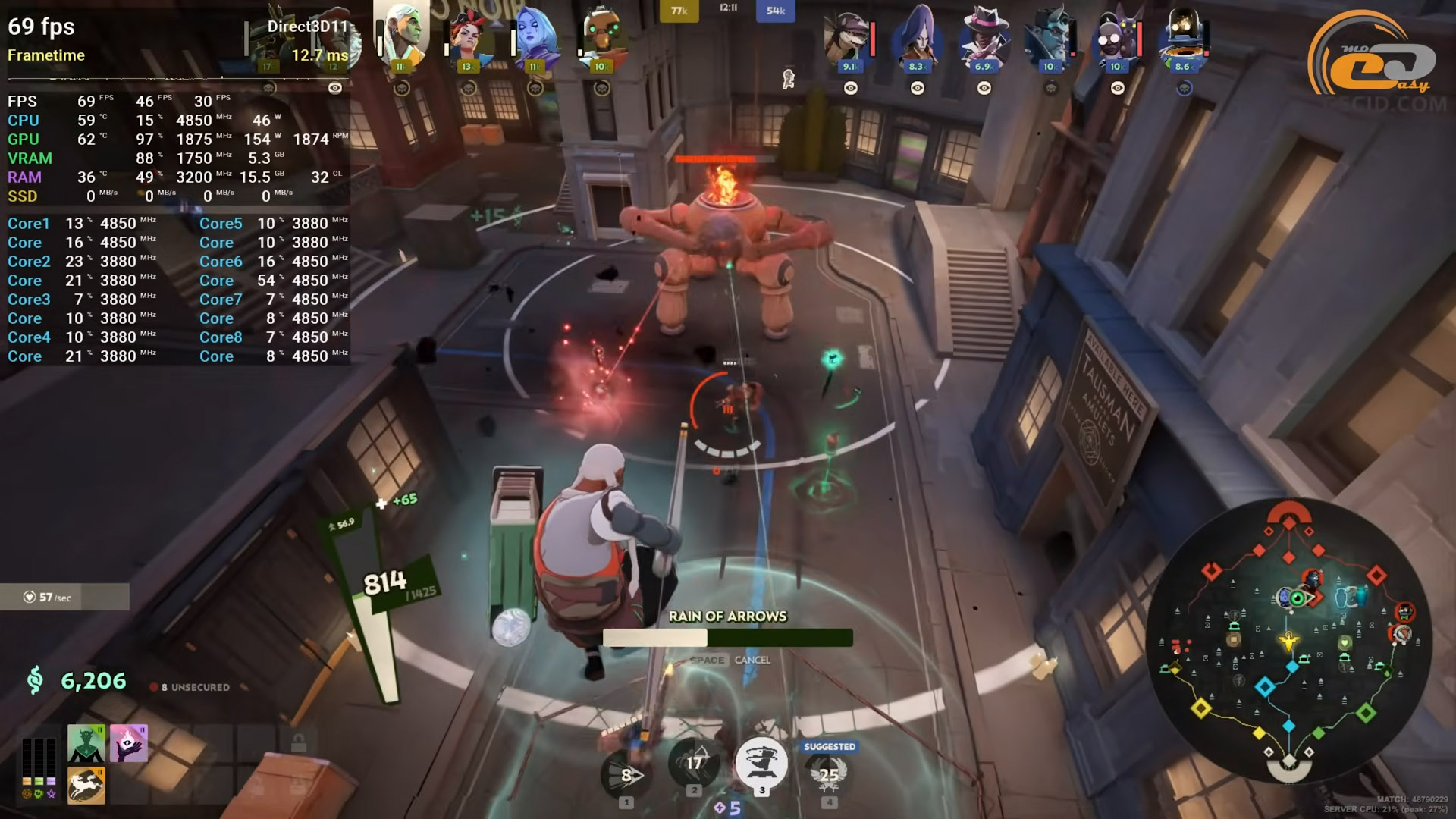Select the highlighted tornado ability in slot 3
This screenshot has width=1456, height=819.
point(761,762)
